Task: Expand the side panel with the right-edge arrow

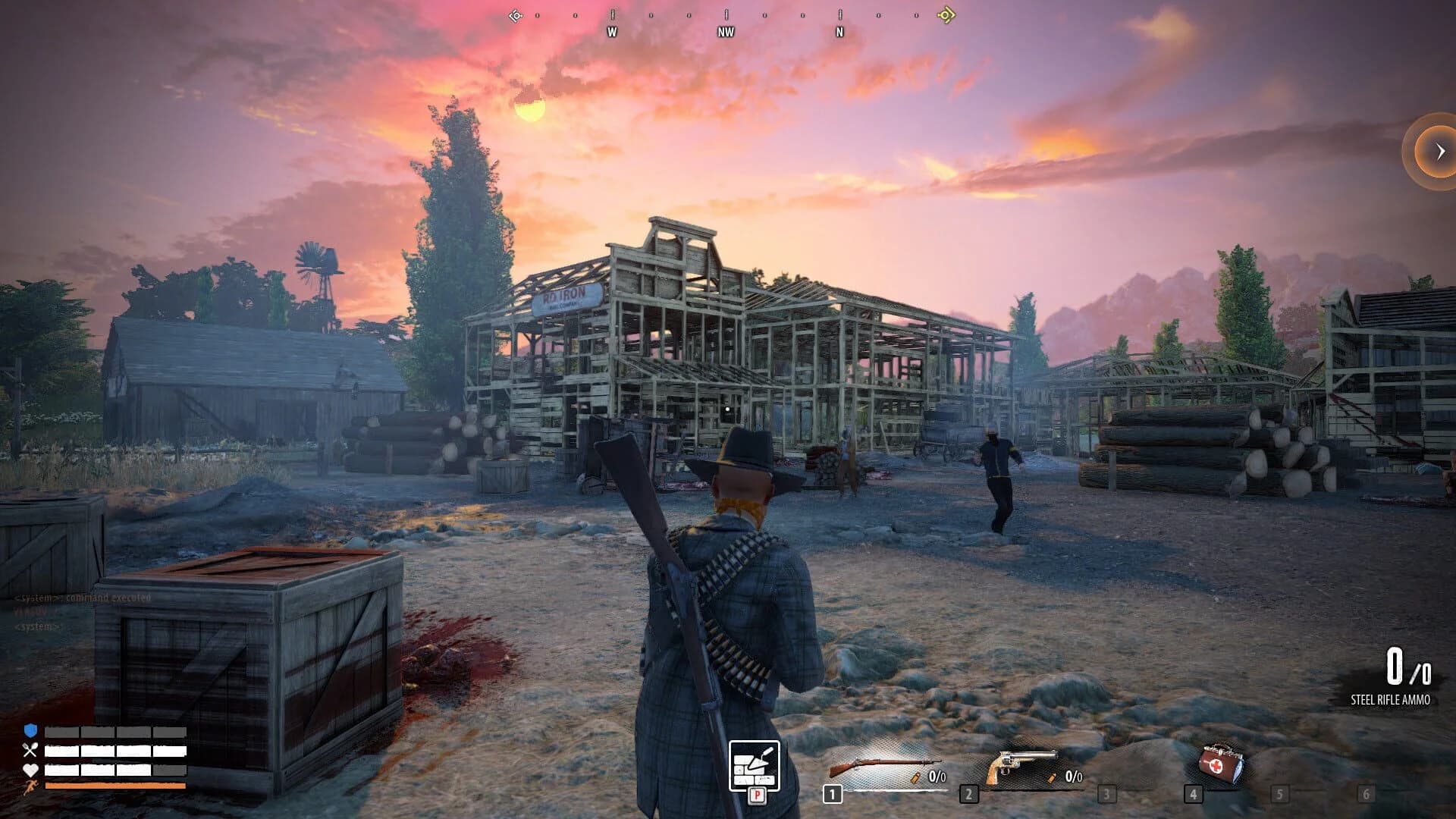Action: point(1437,152)
